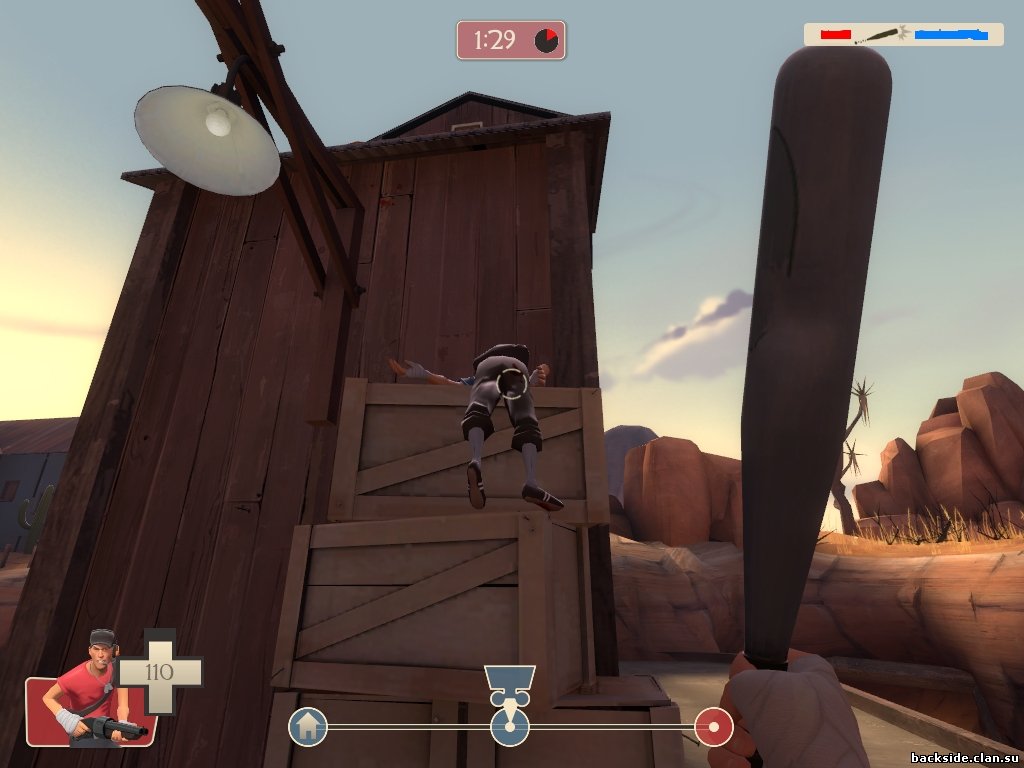Click the blue home base icon on payload tracker

pyautogui.click(x=308, y=726)
